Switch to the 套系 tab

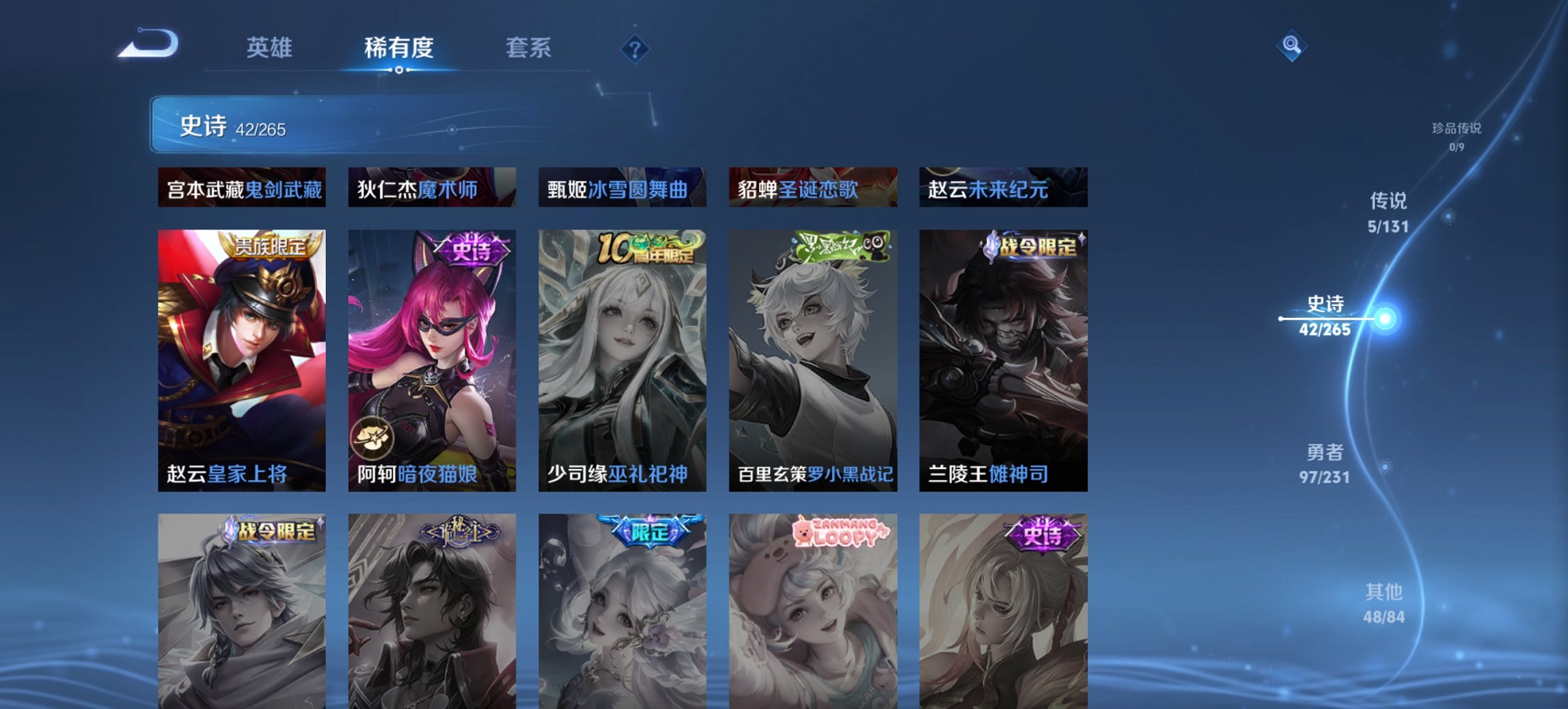click(x=529, y=48)
